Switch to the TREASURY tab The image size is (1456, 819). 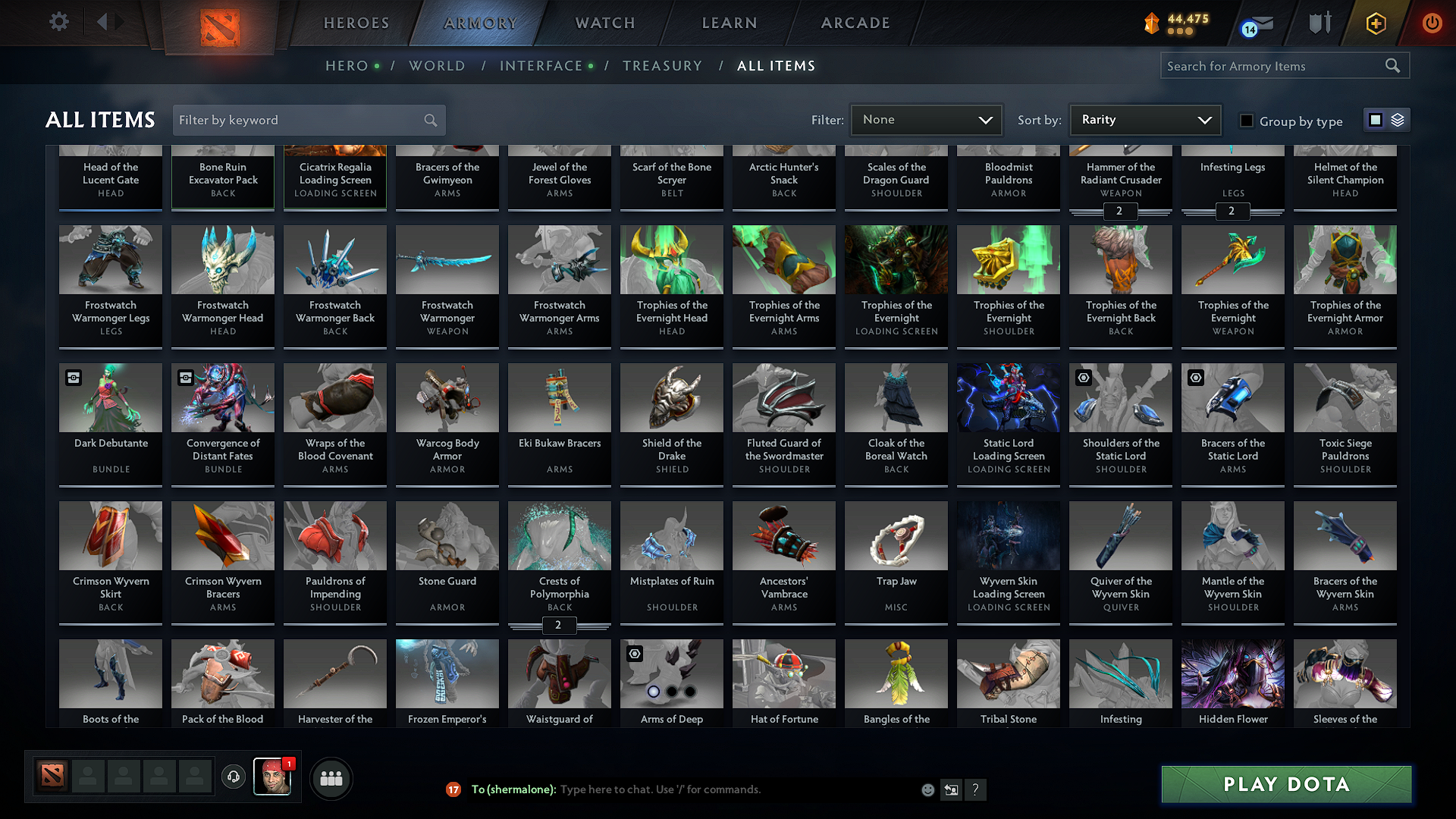pyautogui.click(x=662, y=66)
